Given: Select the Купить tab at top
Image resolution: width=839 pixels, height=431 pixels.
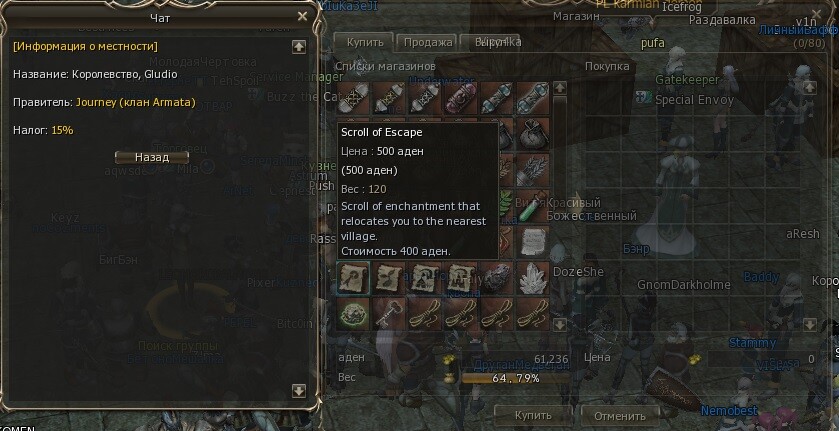Looking at the screenshot, I should pos(365,42).
